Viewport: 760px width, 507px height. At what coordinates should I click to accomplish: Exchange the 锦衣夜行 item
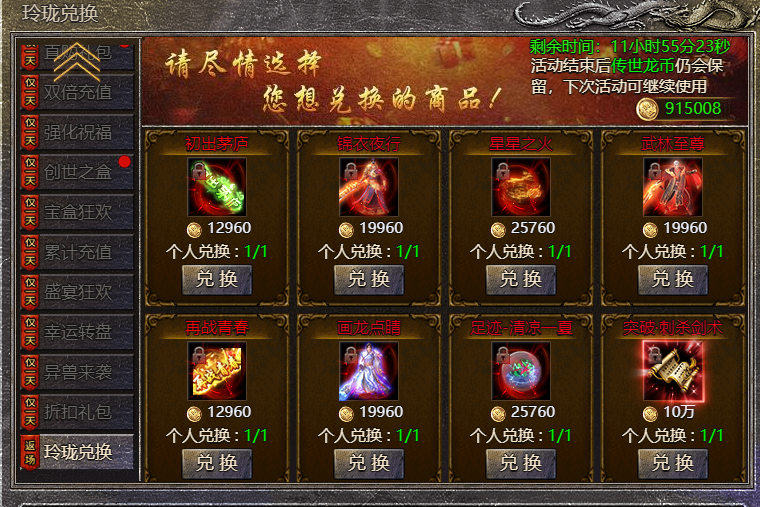coord(369,279)
